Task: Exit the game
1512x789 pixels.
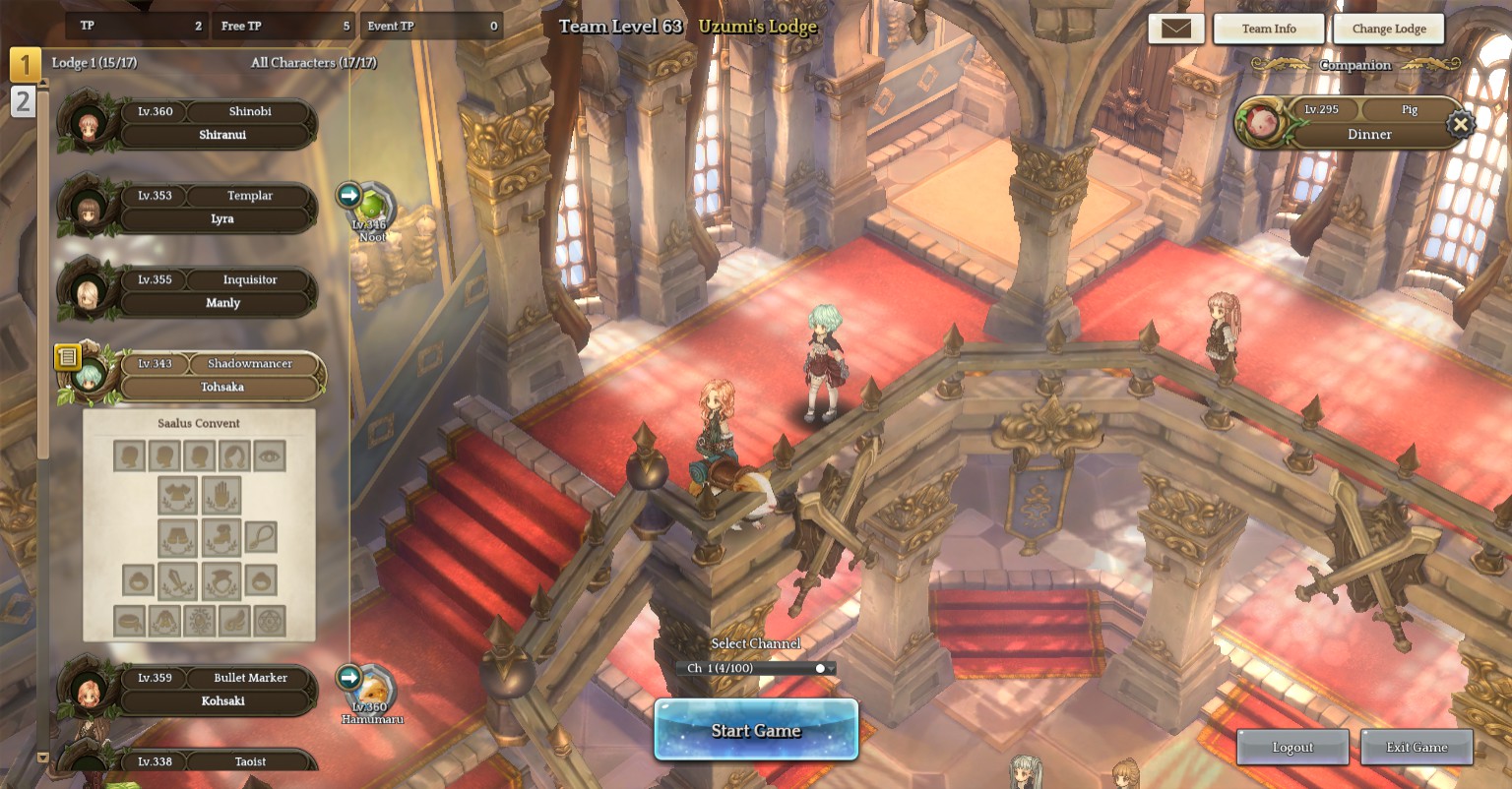Action: pyautogui.click(x=1417, y=748)
